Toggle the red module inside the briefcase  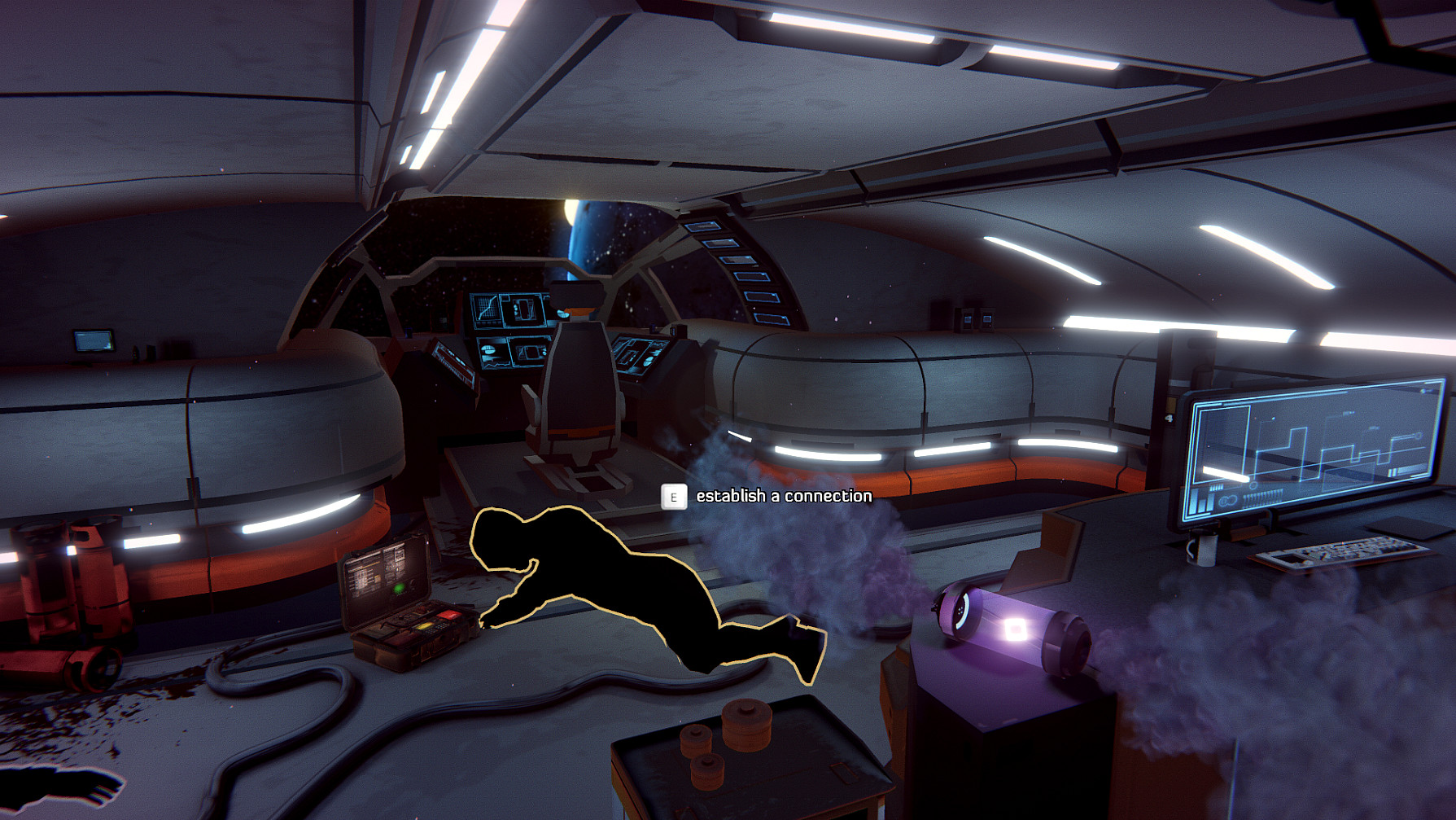coord(448,614)
